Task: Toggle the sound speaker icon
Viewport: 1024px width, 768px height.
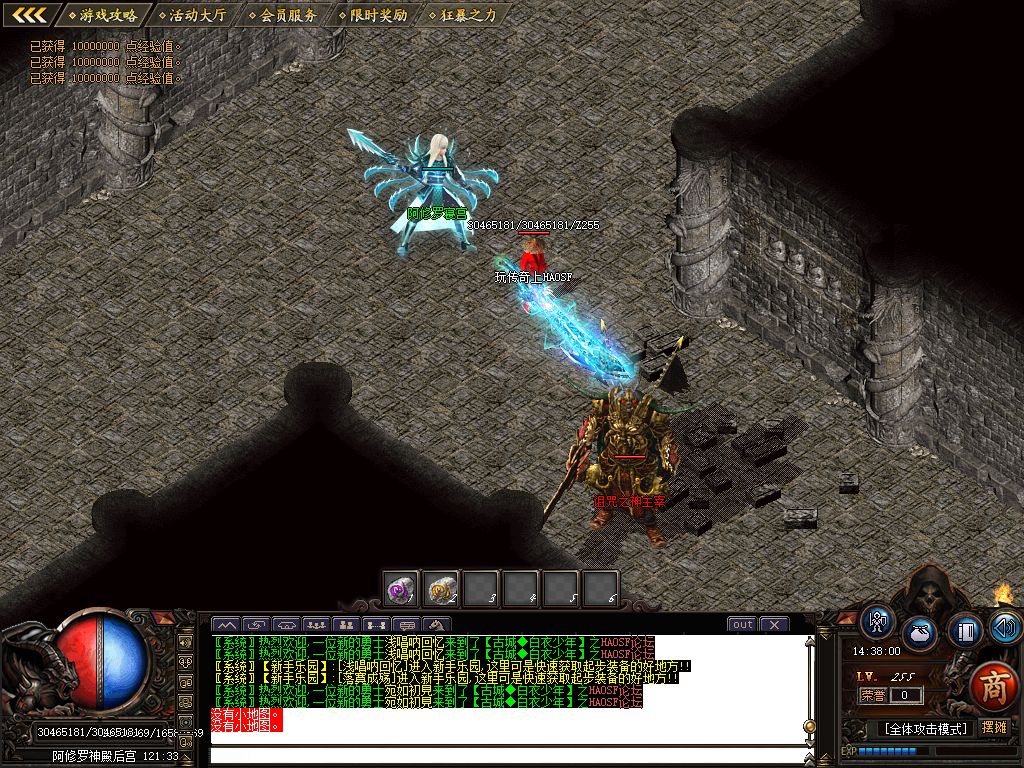Action: pos(1004,628)
